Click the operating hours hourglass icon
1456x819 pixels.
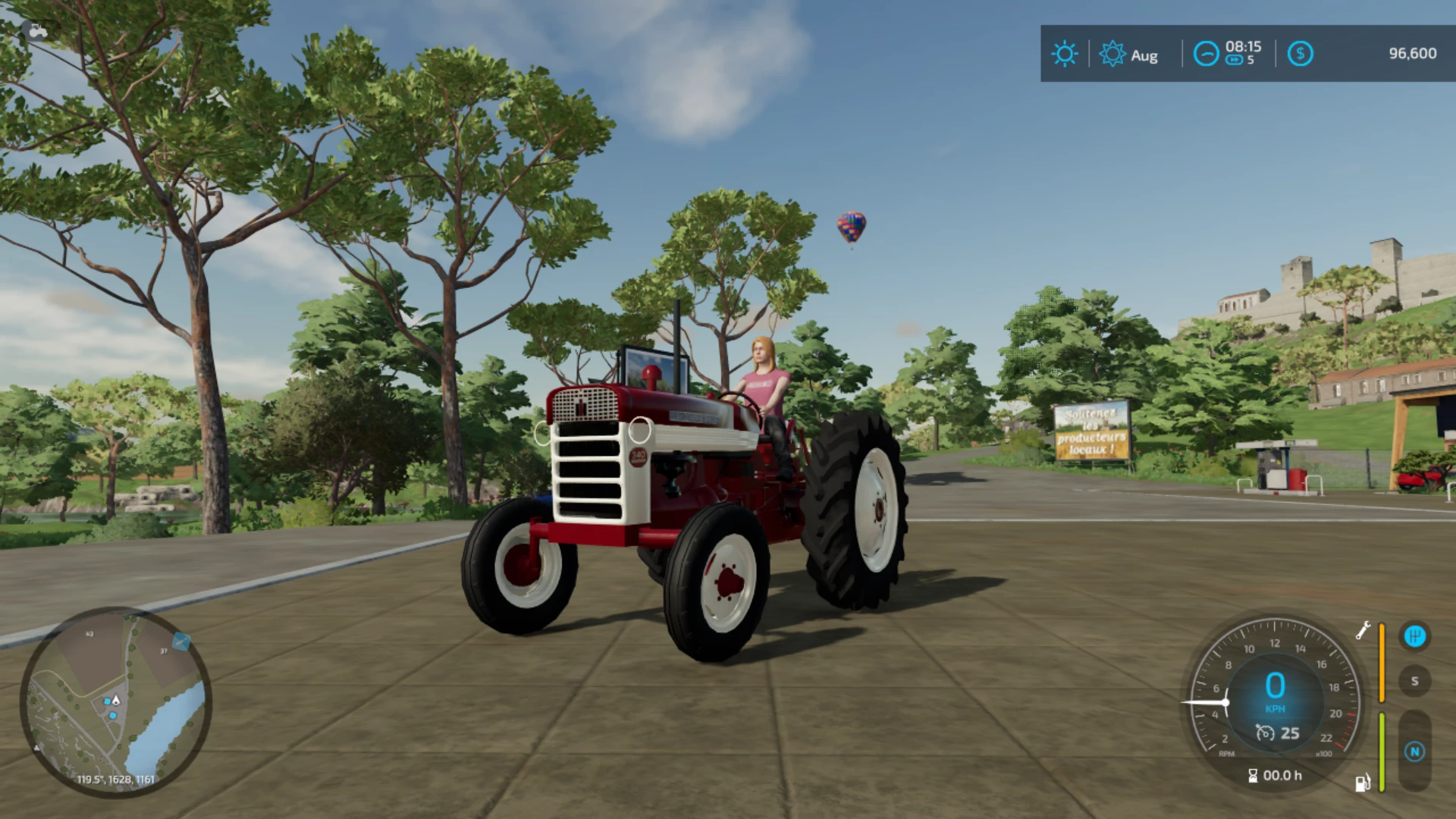point(1253,775)
